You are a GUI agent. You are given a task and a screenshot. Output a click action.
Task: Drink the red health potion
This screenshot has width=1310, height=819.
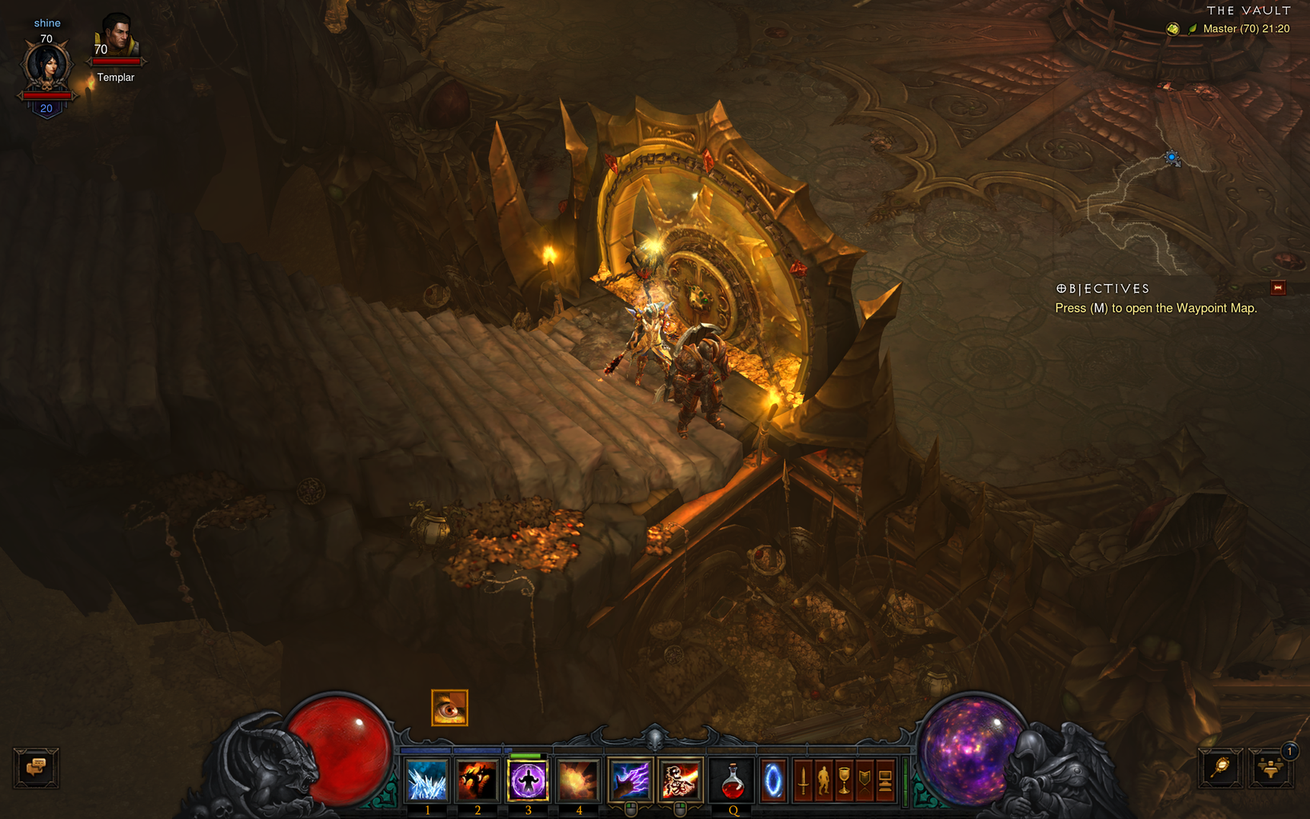pos(733,780)
